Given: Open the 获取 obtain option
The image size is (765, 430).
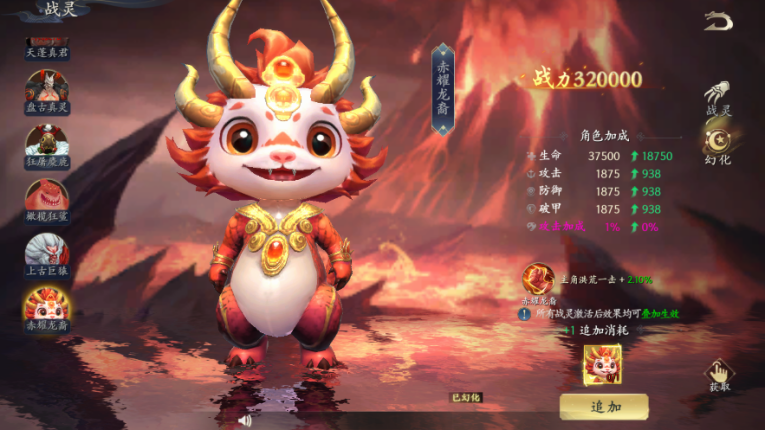Looking at the screenshot, I should click(x=719, y=375).
